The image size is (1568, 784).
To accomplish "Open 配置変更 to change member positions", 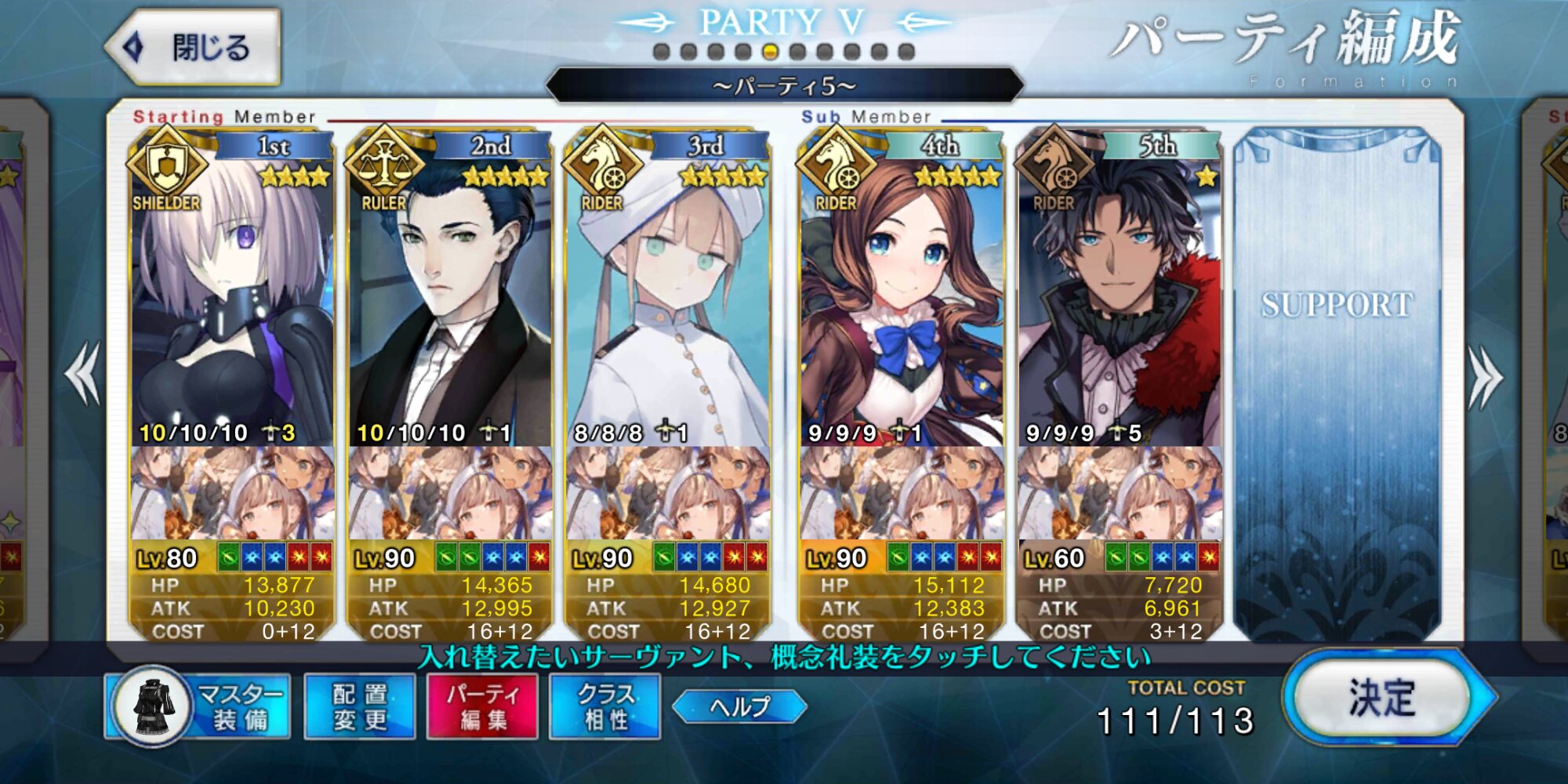I will [359, 706].
